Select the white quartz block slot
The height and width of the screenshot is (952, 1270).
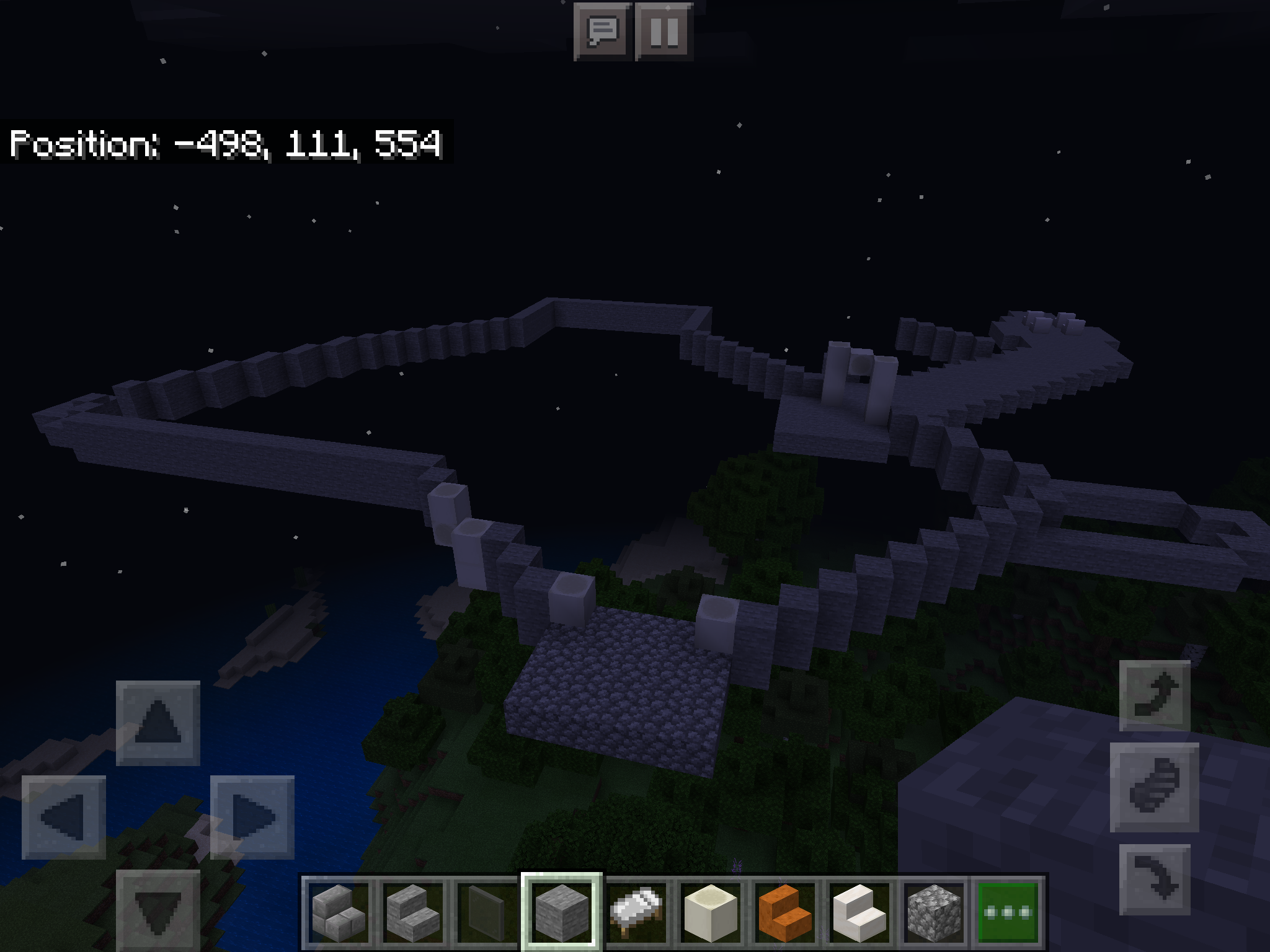click(x=711, y=912)
